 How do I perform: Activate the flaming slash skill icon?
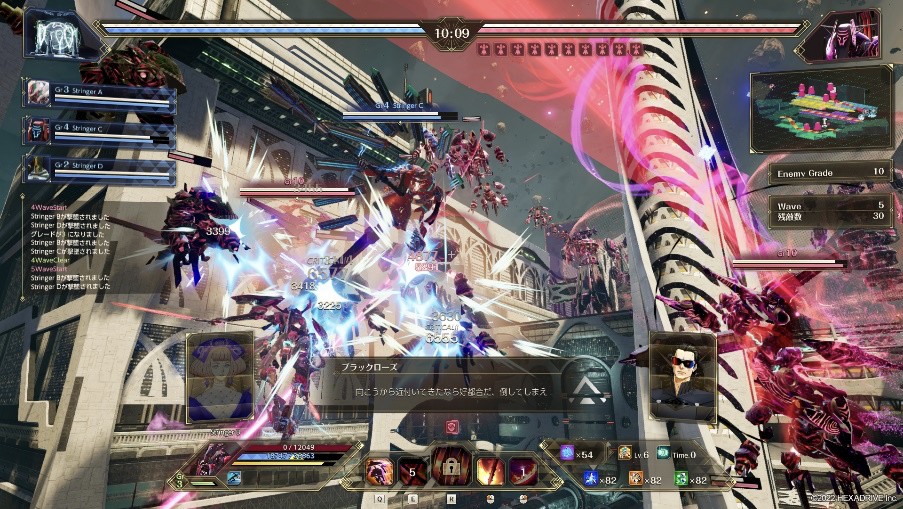pyautogui.click(x=490, y=469)
